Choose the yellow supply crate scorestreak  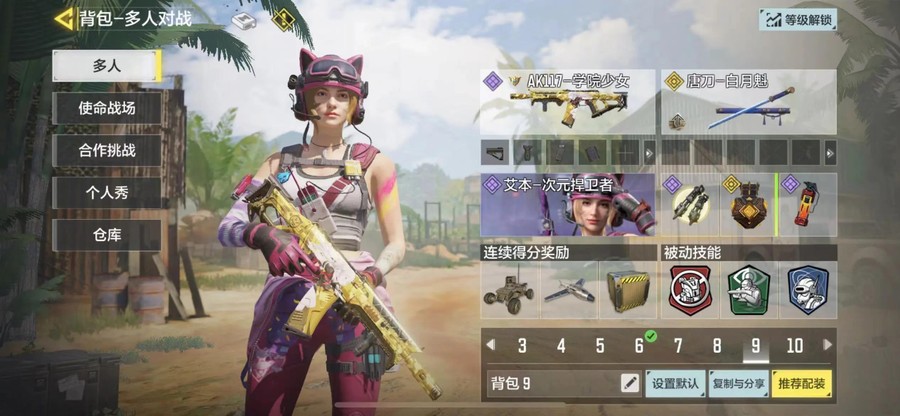pos(627,290)
